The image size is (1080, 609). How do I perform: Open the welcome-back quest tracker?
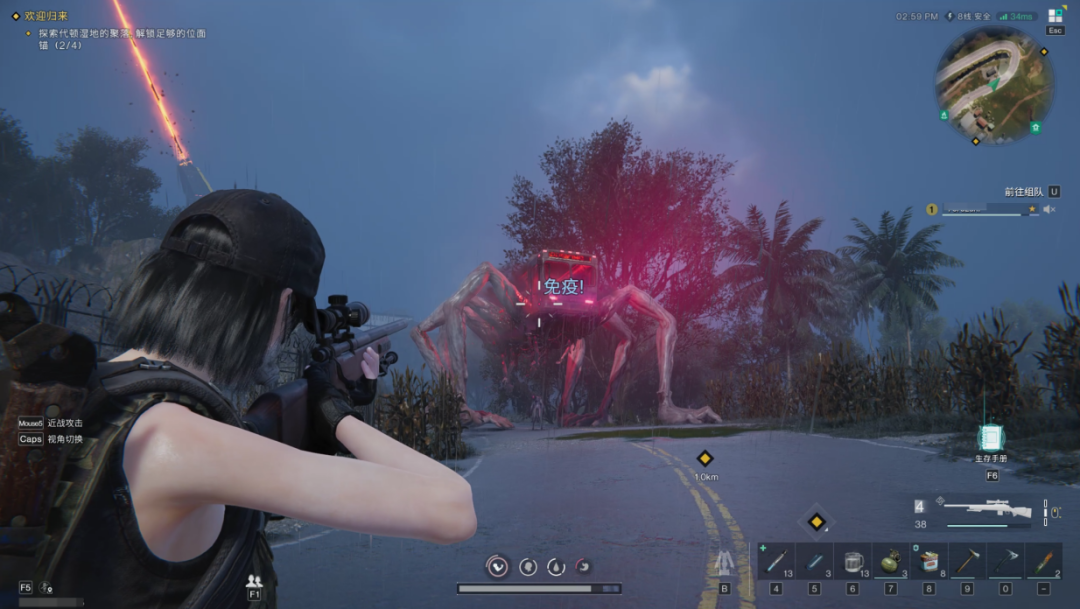(48, 16)
